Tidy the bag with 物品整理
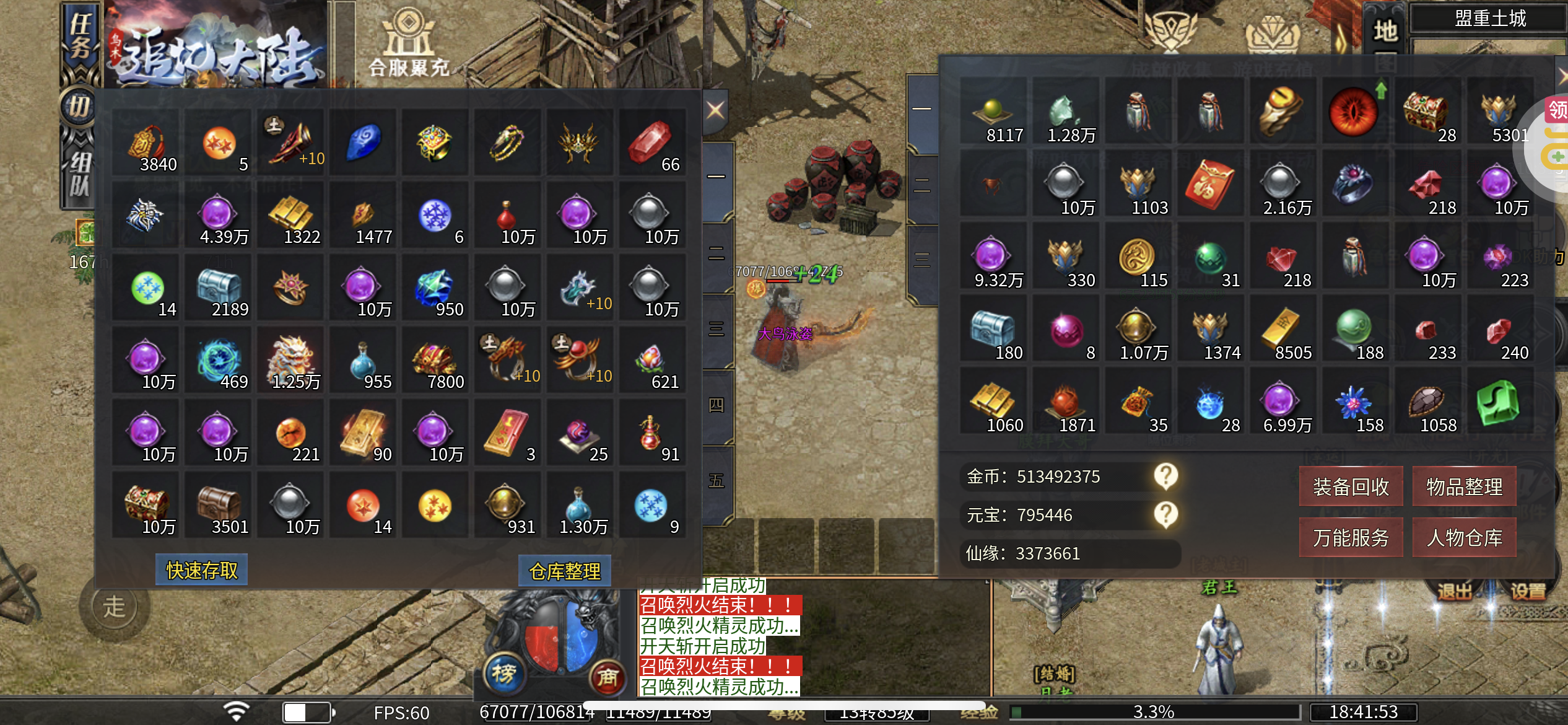Viewport: 1568px width, 725px height. pos(1464,486)
